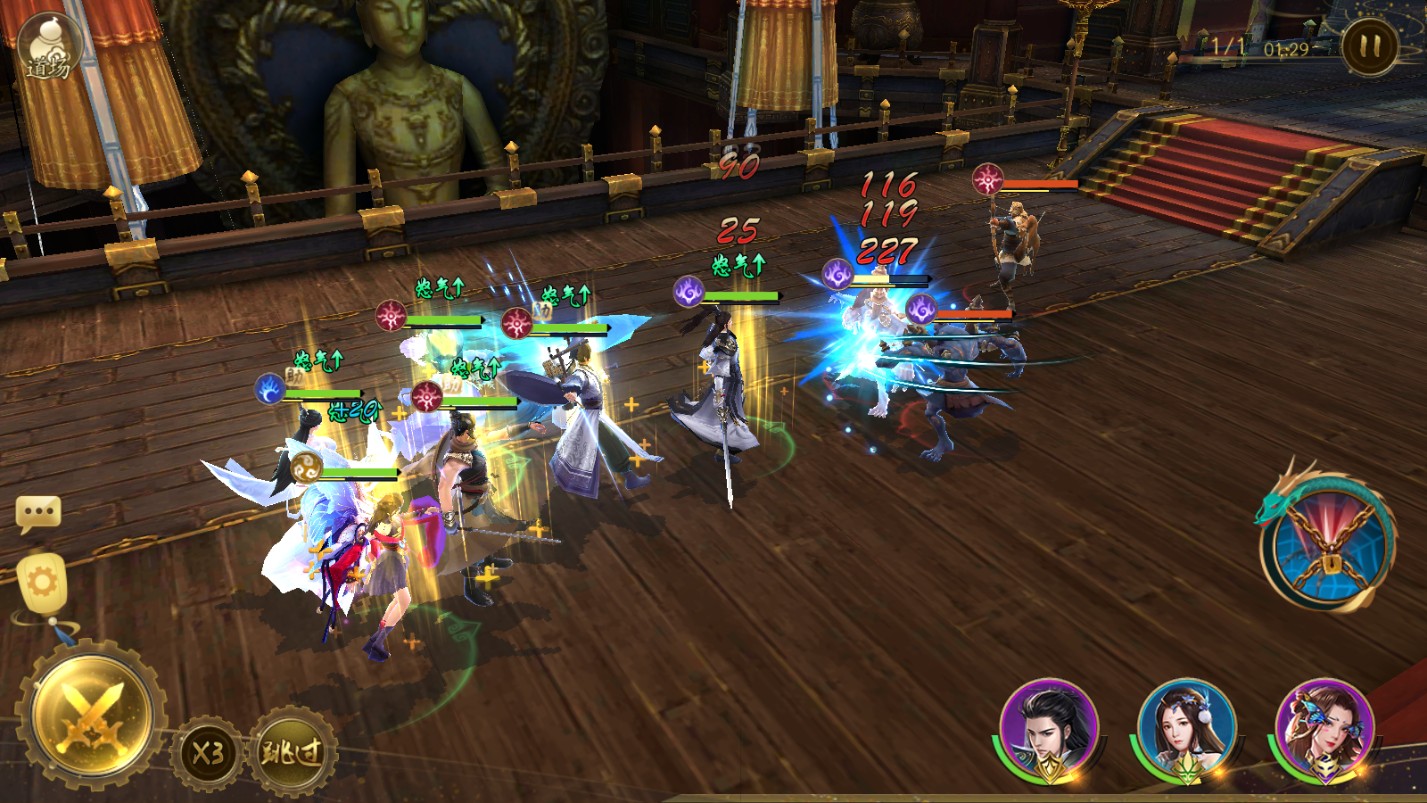The height and width of the screenshot is (803, 1427).
Task: Open the 道场 gourd icon
Action: click(x=49, y=45)
